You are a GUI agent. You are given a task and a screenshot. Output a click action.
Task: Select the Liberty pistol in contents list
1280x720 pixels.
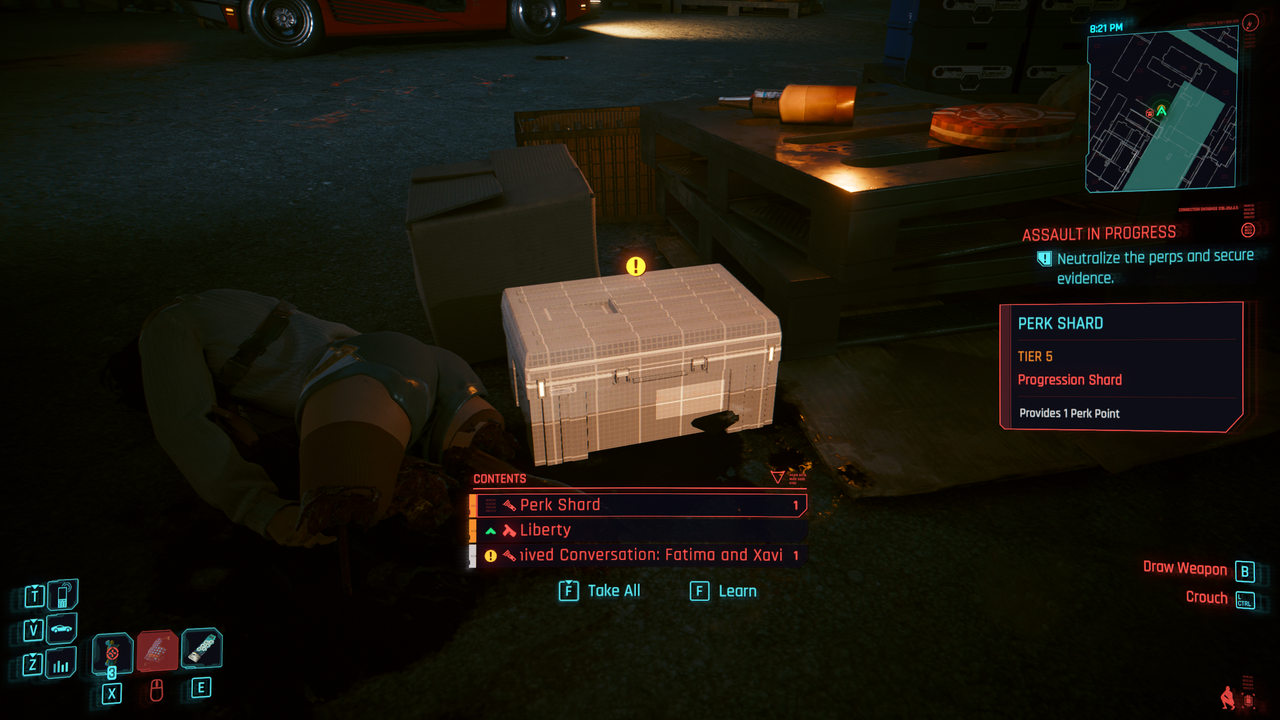(x=640, y=530)
